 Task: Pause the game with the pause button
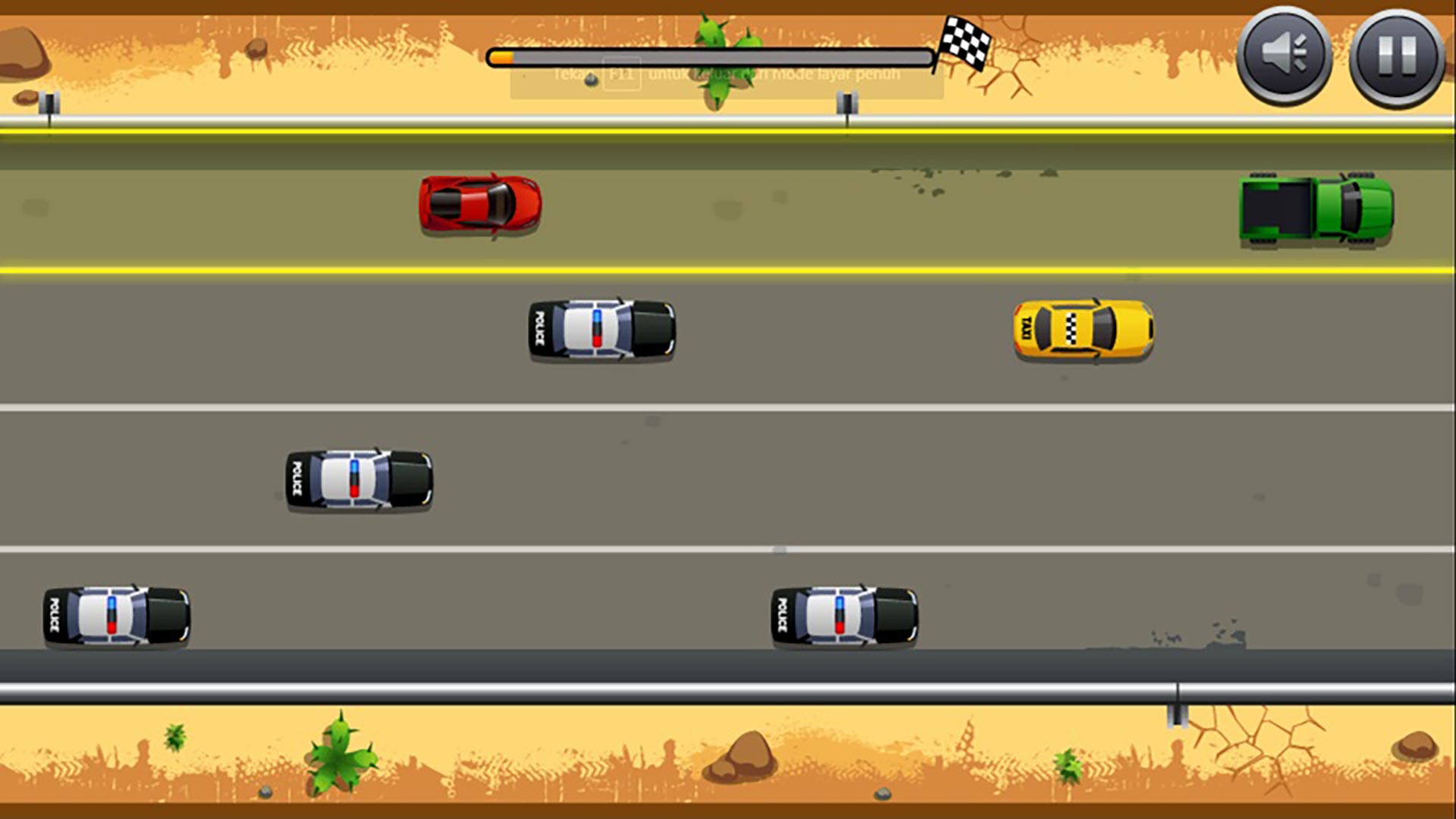1396,57
